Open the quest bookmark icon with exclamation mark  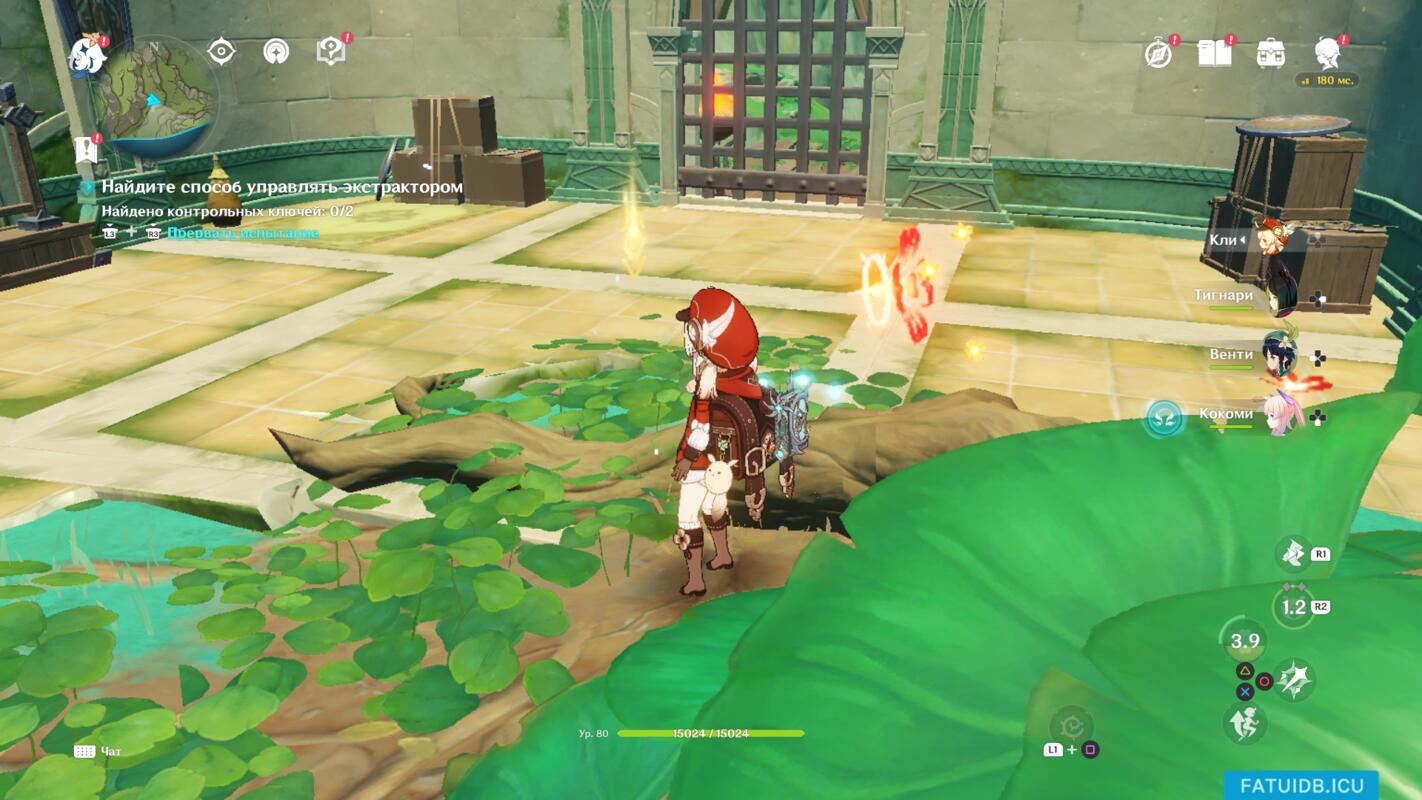(x=86, y=150)
